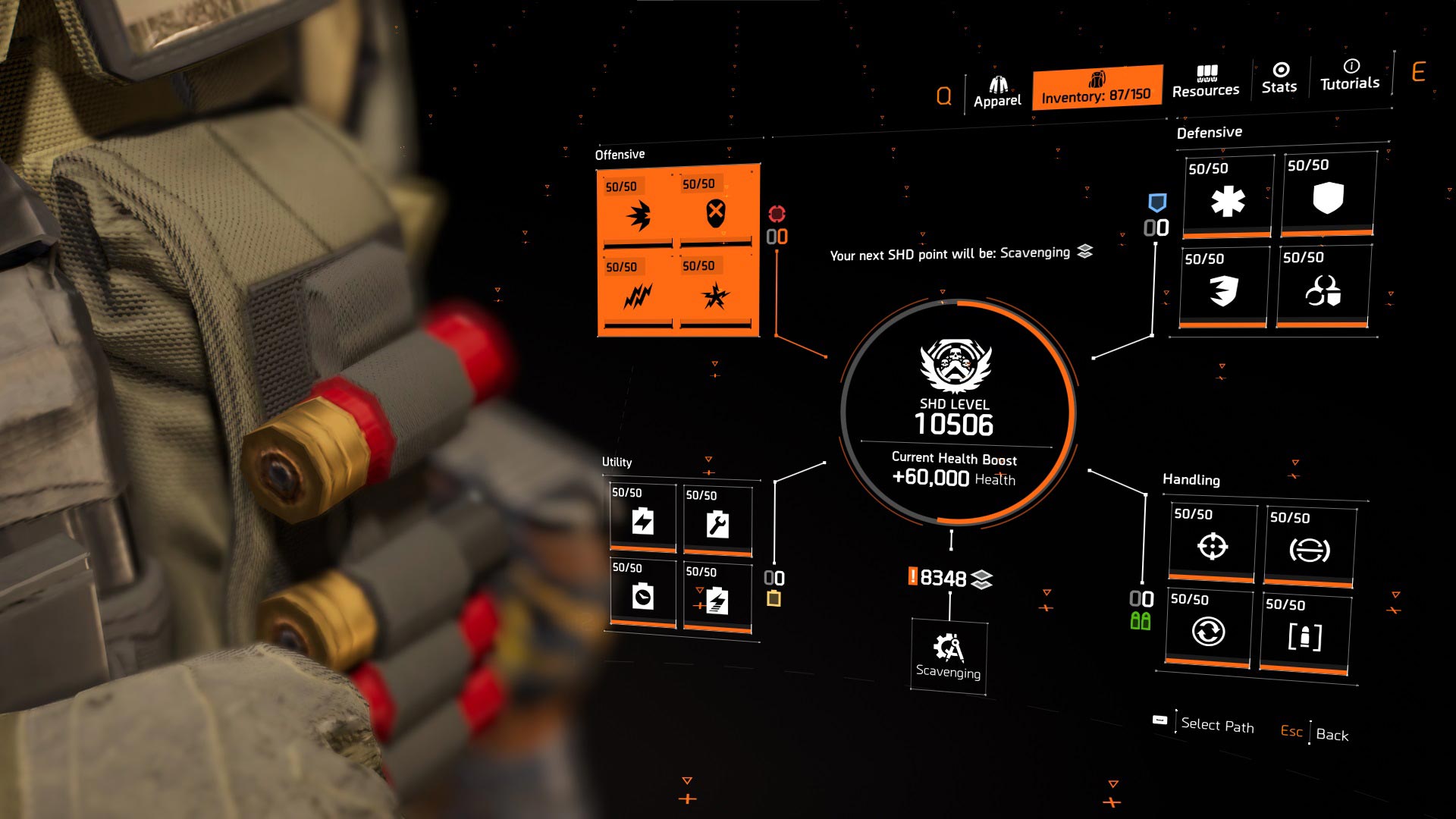Open the Stats tab

click(1279, 78)
